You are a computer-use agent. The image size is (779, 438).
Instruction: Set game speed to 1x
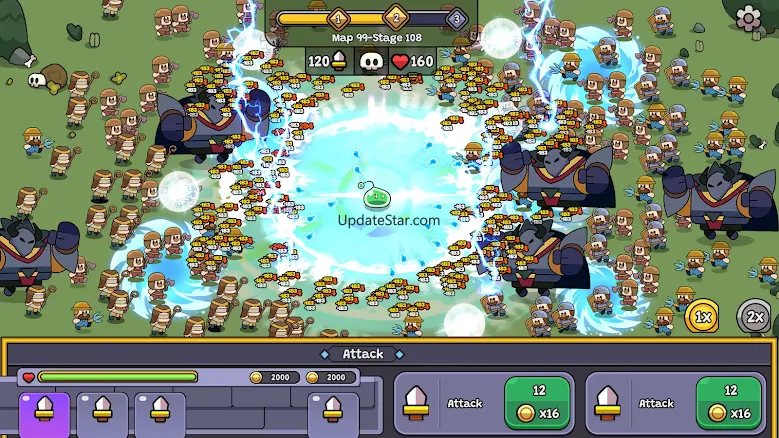point(704,317)
